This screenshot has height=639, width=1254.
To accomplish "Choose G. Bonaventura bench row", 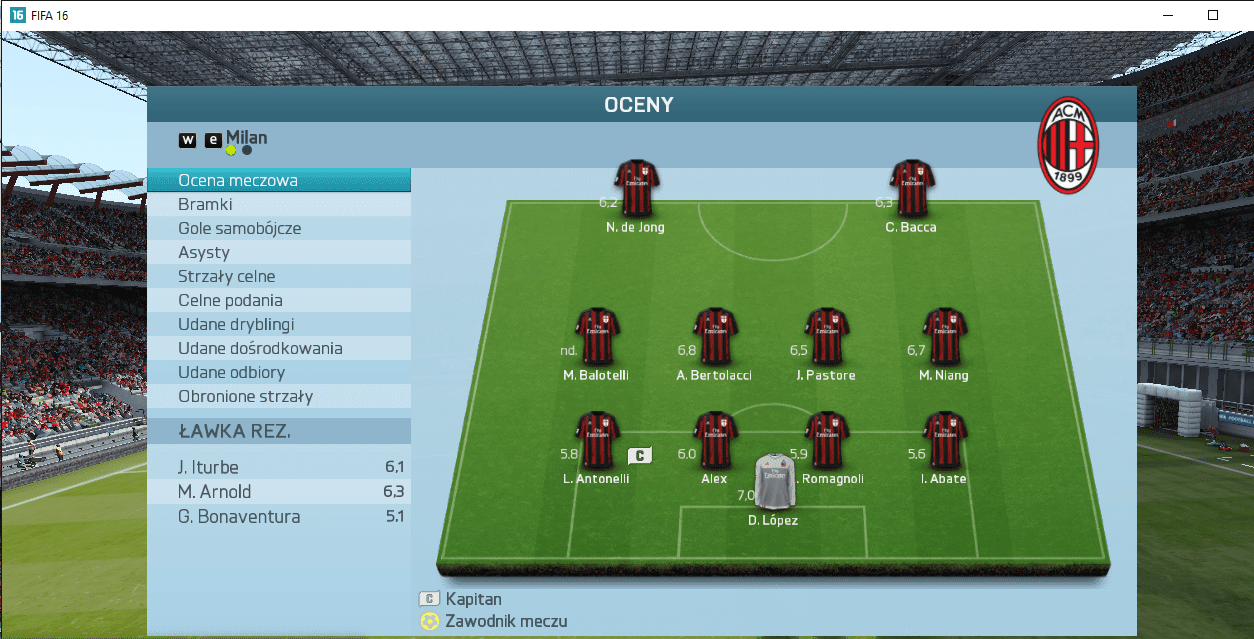I will 278,517.
